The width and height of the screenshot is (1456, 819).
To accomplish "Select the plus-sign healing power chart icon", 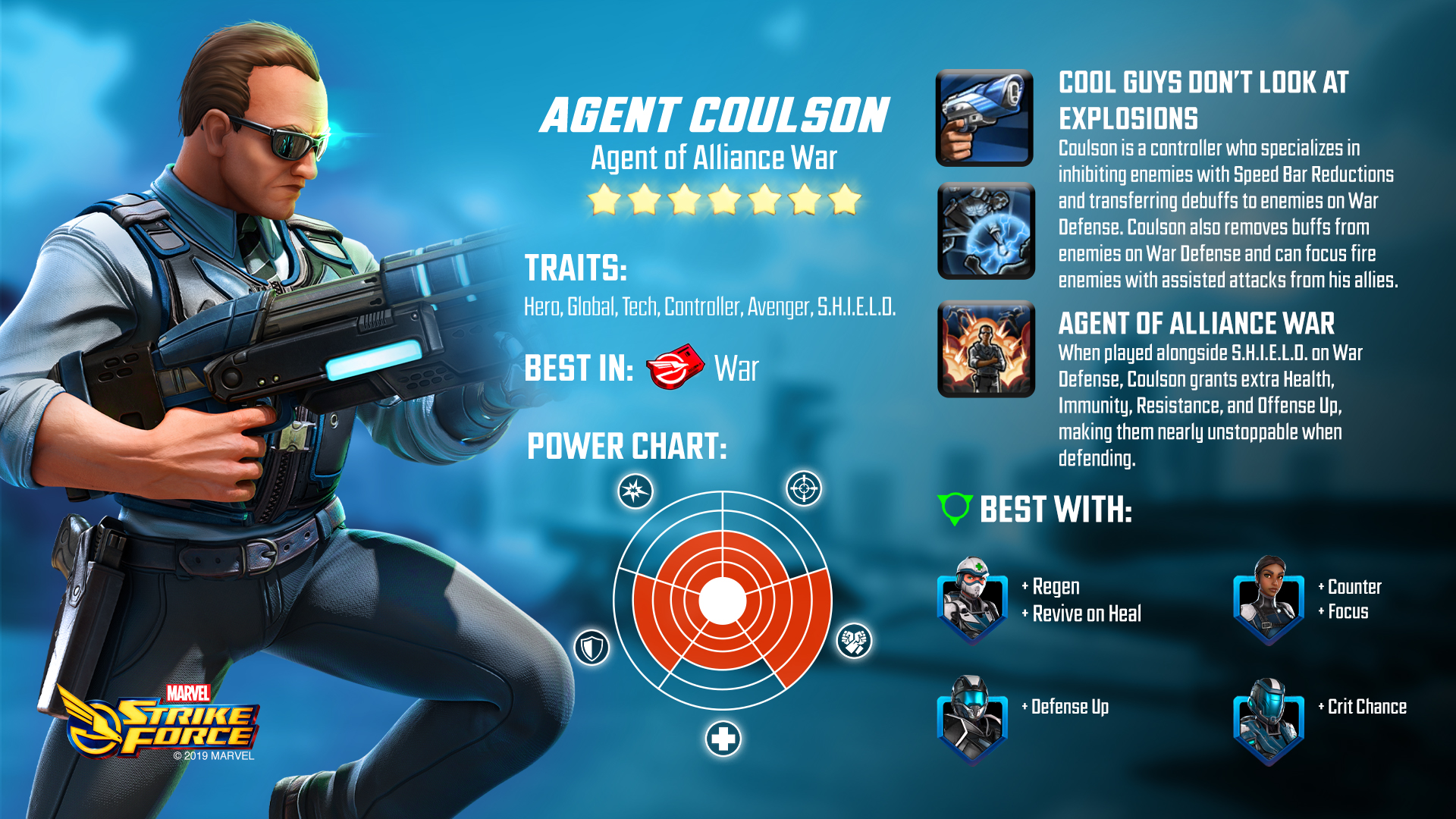I will [x=723, y=739].
